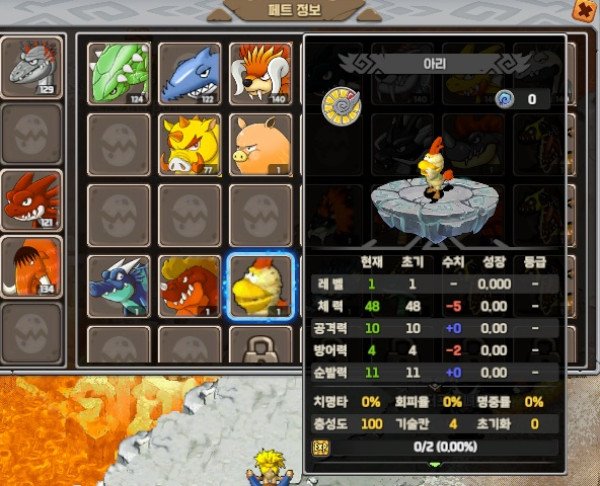Expand the green arrow under the experience bar
Screen dimensions: 600x486
(x=434, y=465)
